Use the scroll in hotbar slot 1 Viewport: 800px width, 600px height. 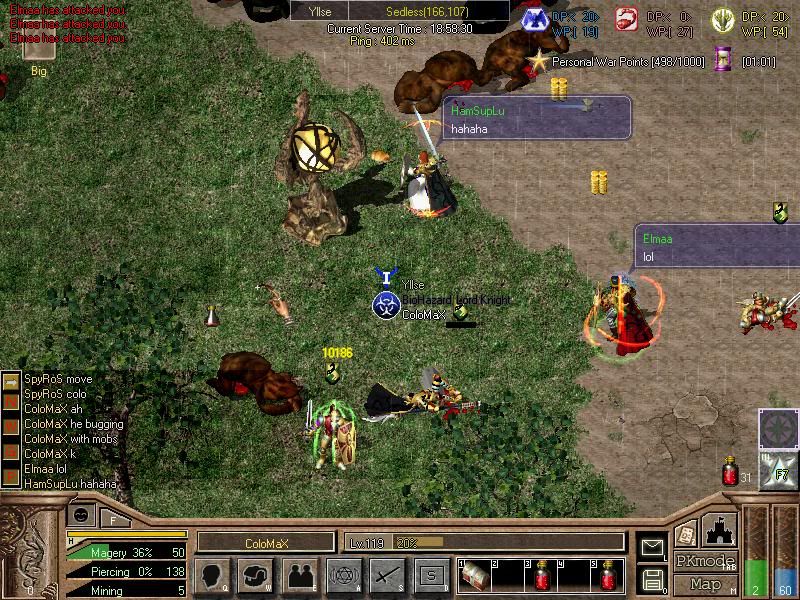476,575
